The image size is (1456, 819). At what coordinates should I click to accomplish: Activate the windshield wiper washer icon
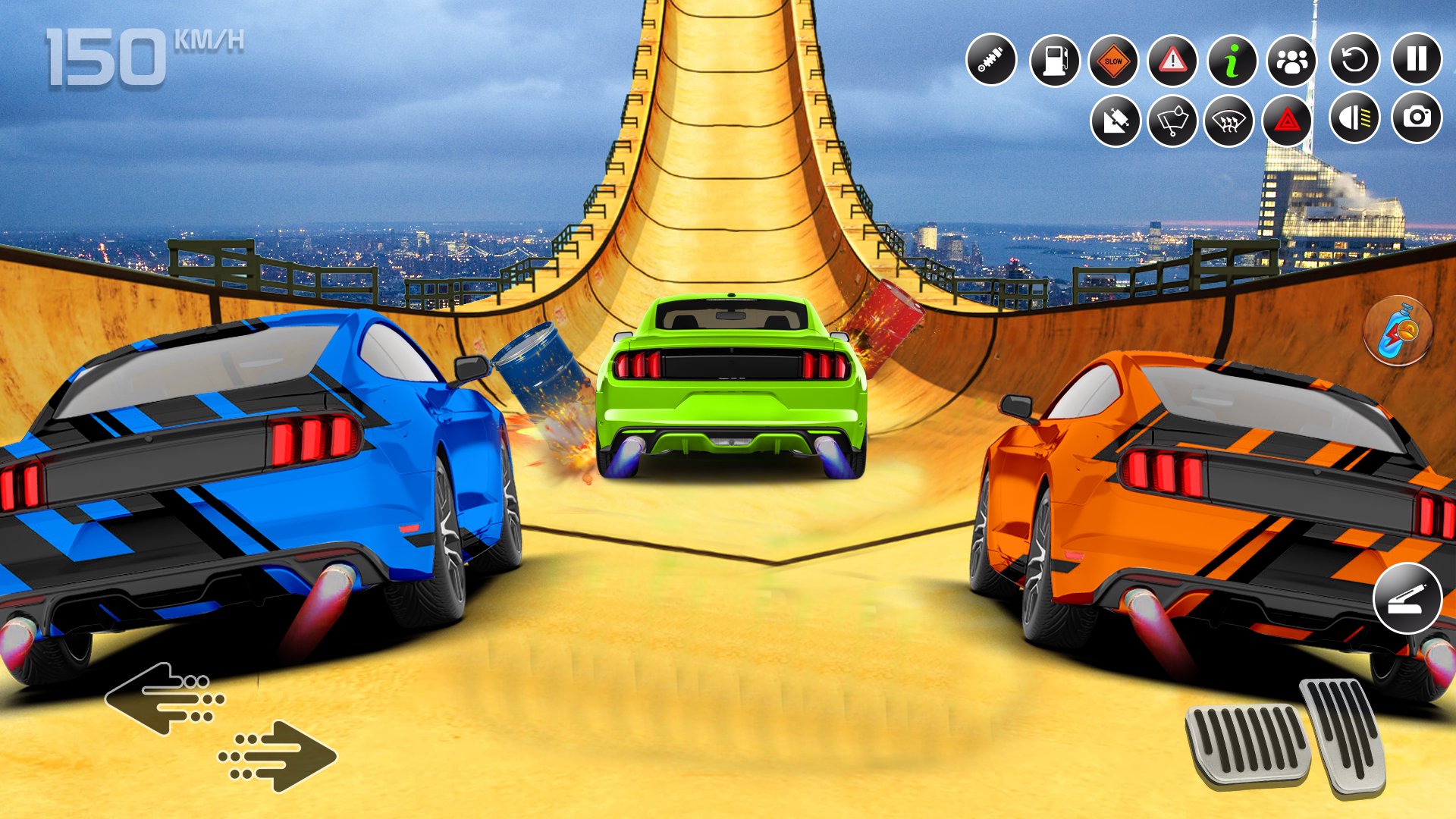tap(1172, 121)
